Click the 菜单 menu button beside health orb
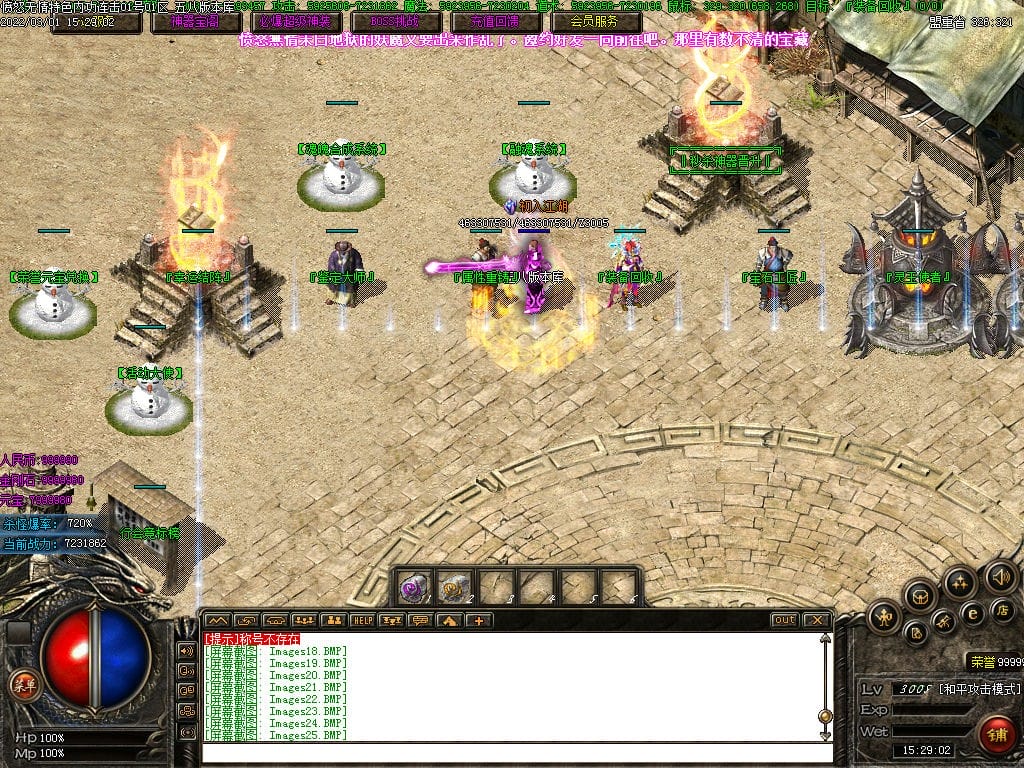 (20, 685)
